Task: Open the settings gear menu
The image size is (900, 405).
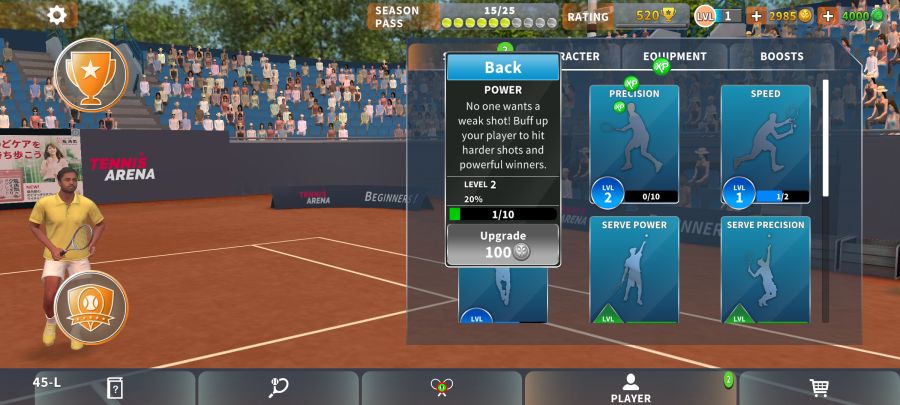Action: pyautogui.click(x=57, y=15)
